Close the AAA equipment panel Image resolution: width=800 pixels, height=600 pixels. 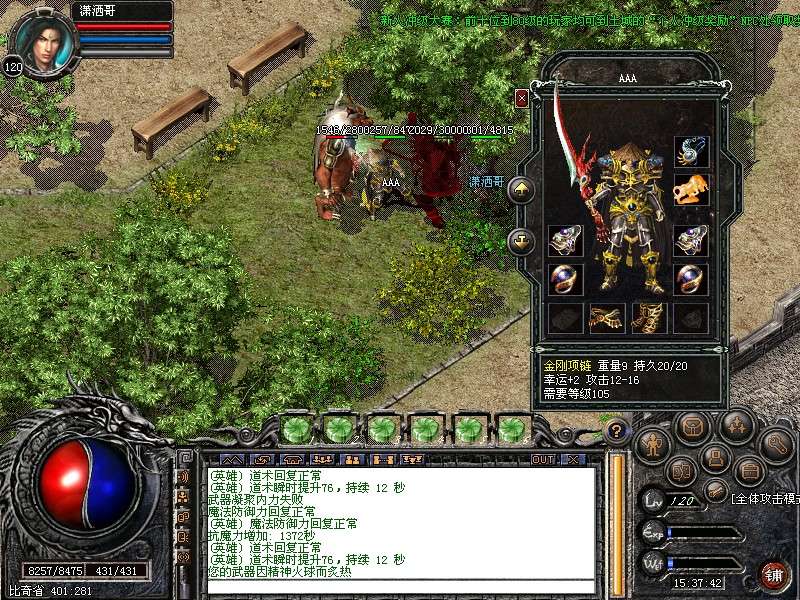(521, 98)
